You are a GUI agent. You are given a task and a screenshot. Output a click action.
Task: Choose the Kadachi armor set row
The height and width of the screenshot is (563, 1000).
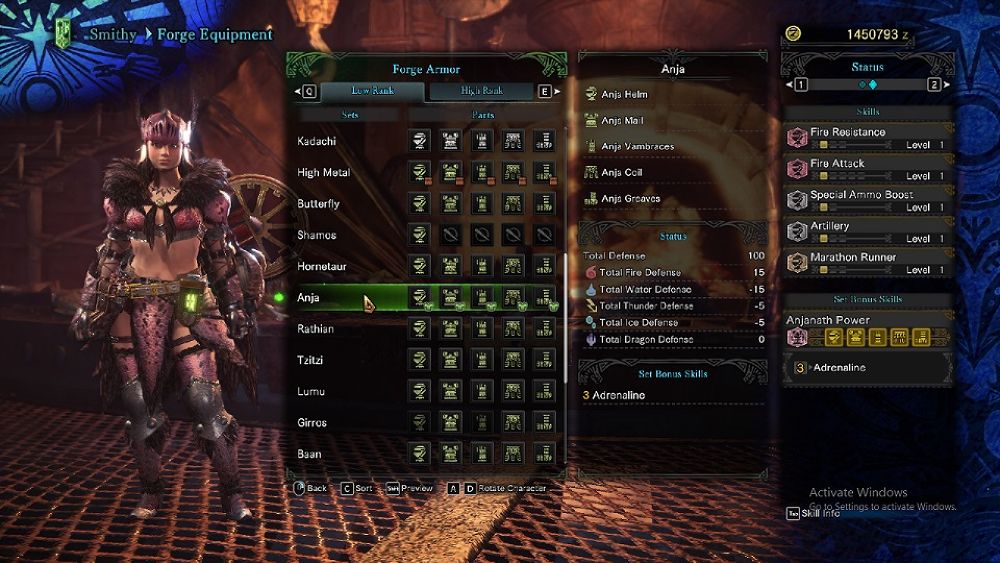click(x=317, y=142)
